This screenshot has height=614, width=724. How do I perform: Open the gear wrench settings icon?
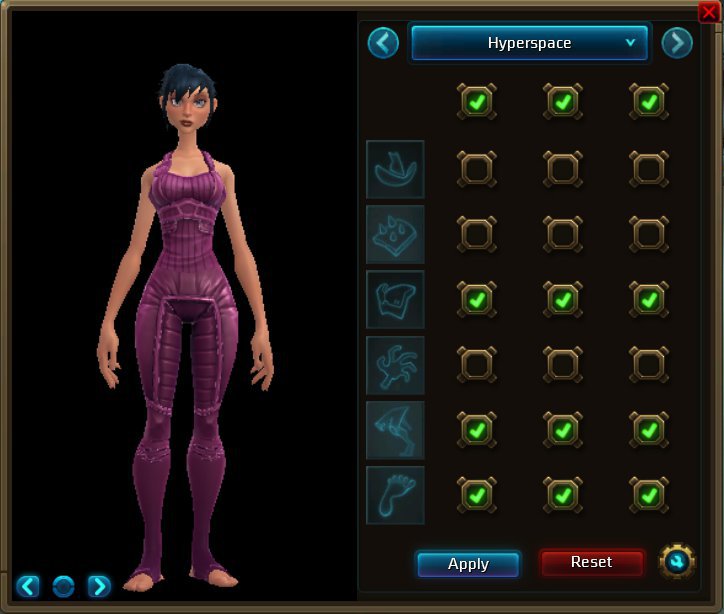coord(677,562)
